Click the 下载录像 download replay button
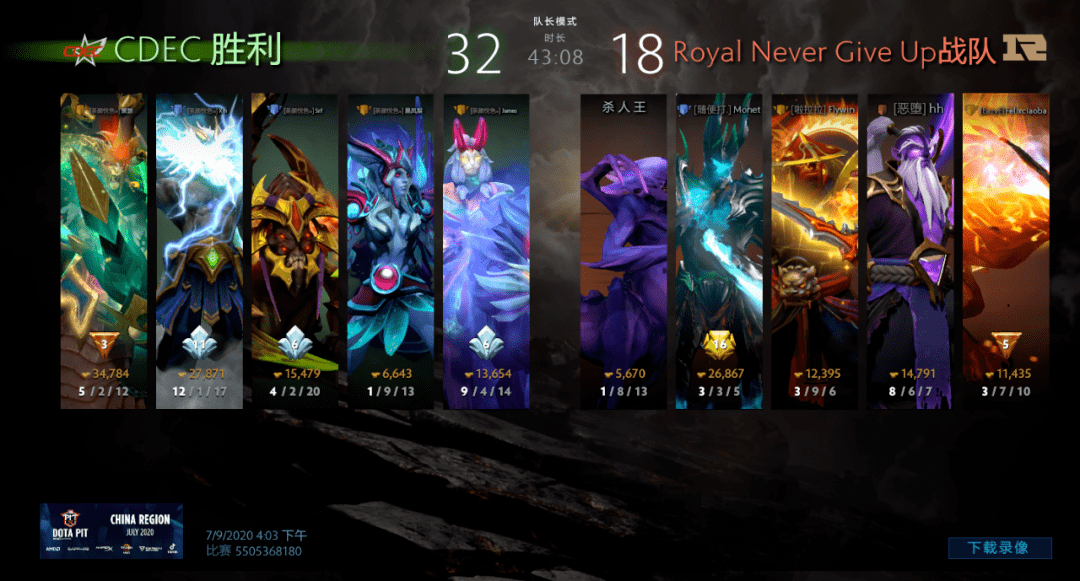 click(1000, 548)
